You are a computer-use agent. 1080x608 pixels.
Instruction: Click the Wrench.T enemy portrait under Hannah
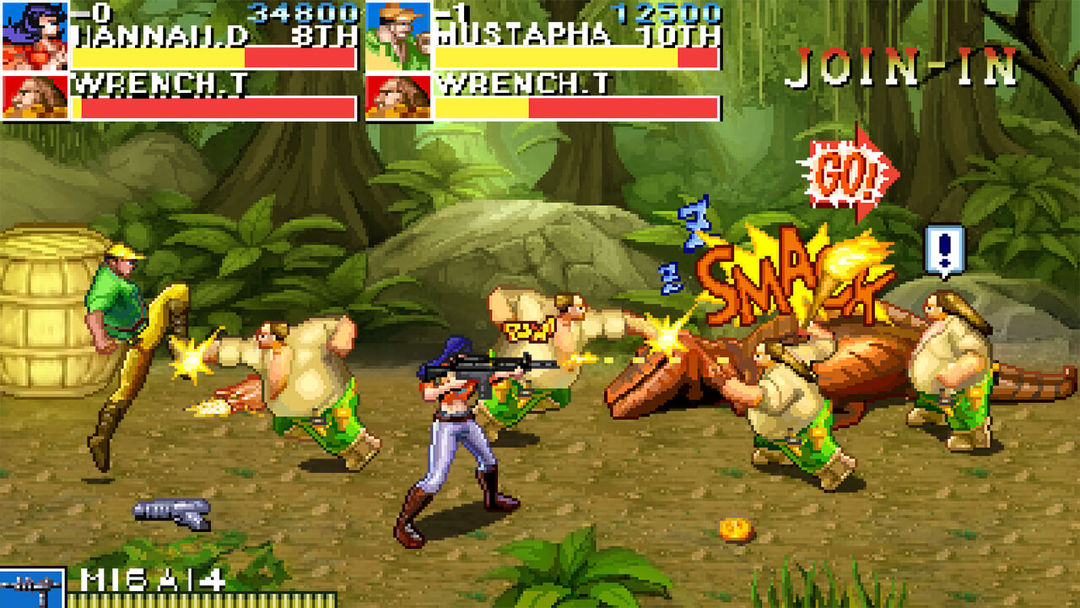coord(34,97)
